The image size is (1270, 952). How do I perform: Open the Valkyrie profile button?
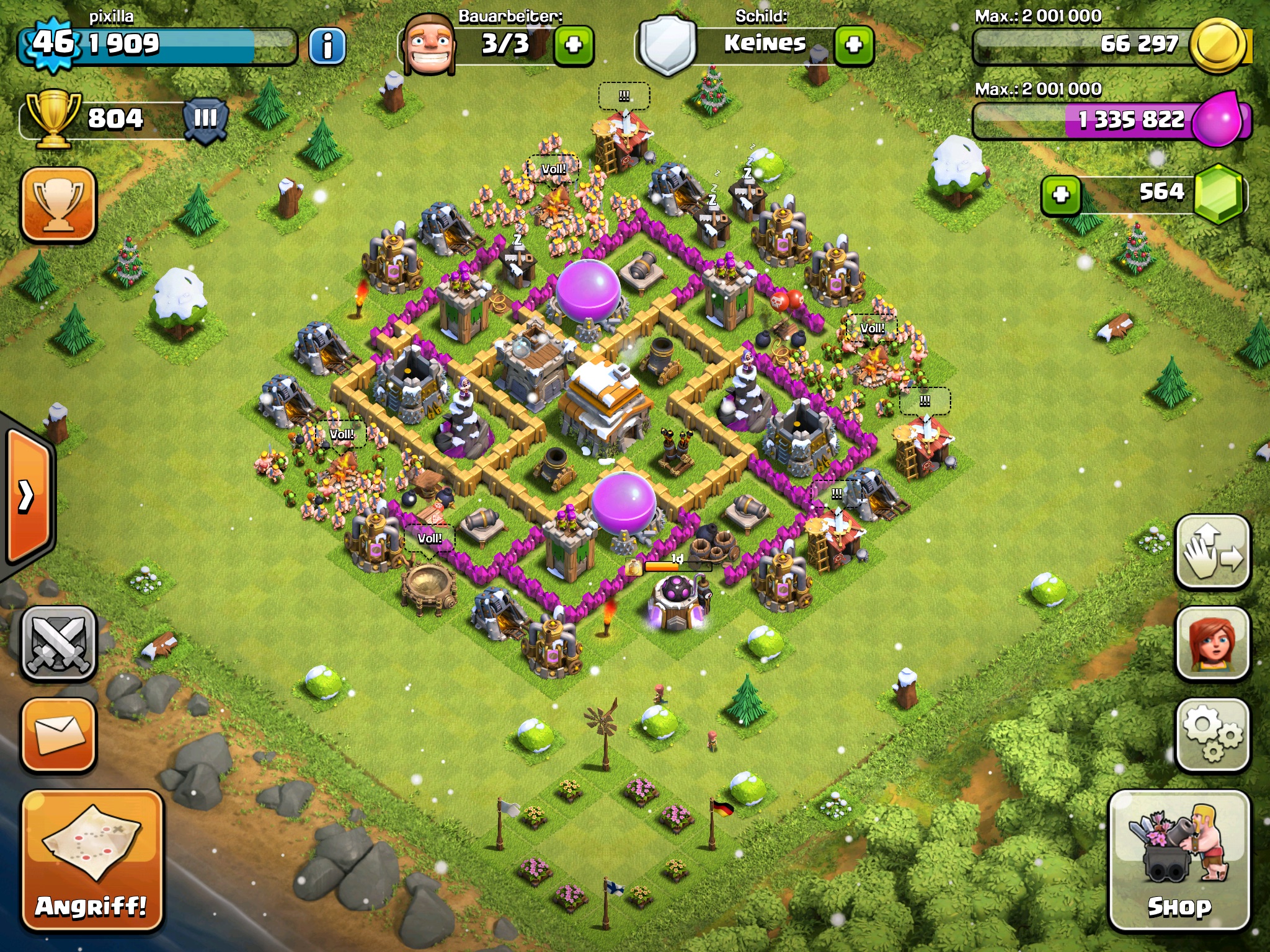pos(1212,645)
